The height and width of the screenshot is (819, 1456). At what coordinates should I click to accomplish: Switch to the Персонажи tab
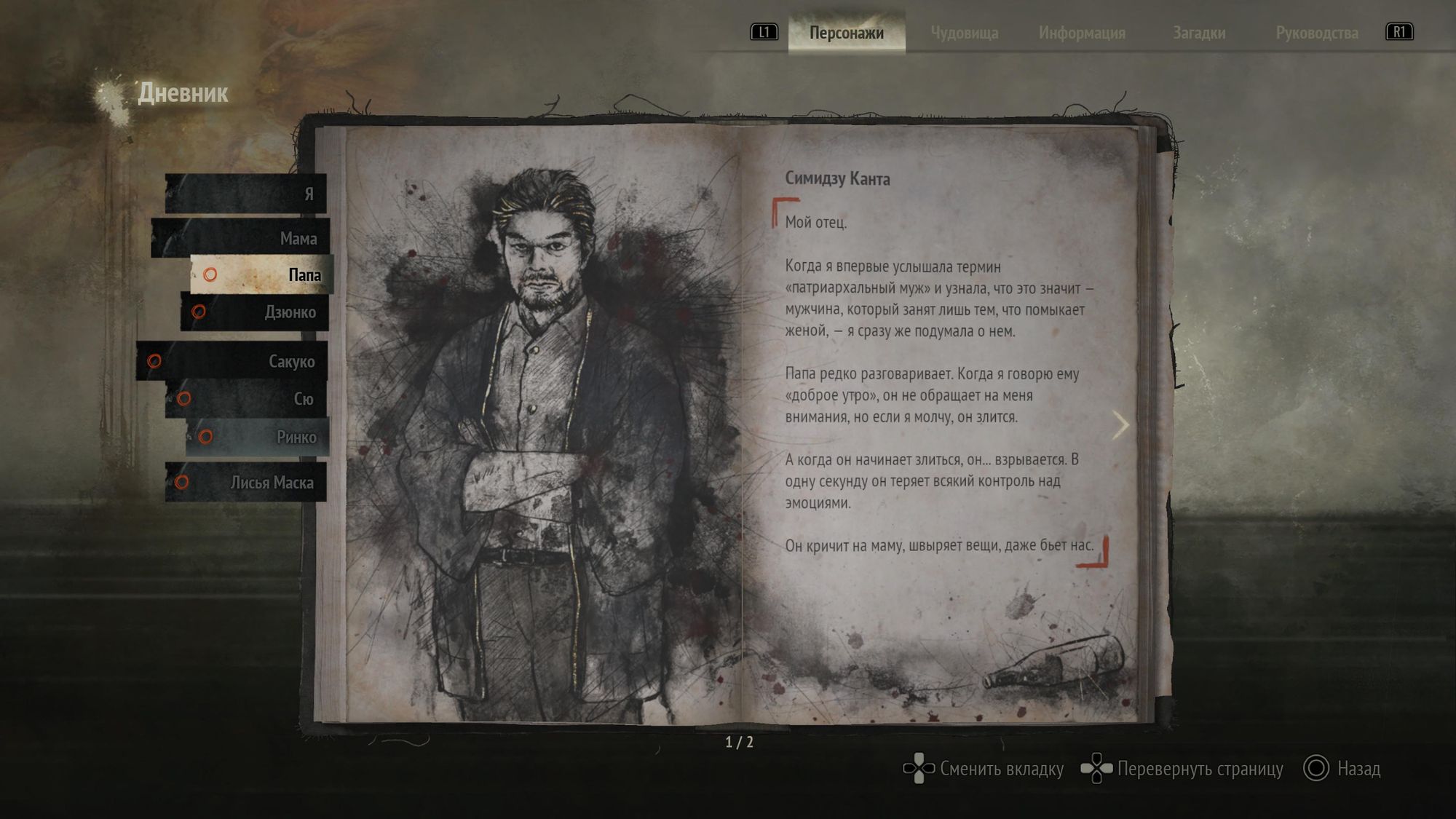[x=846, y=33]
